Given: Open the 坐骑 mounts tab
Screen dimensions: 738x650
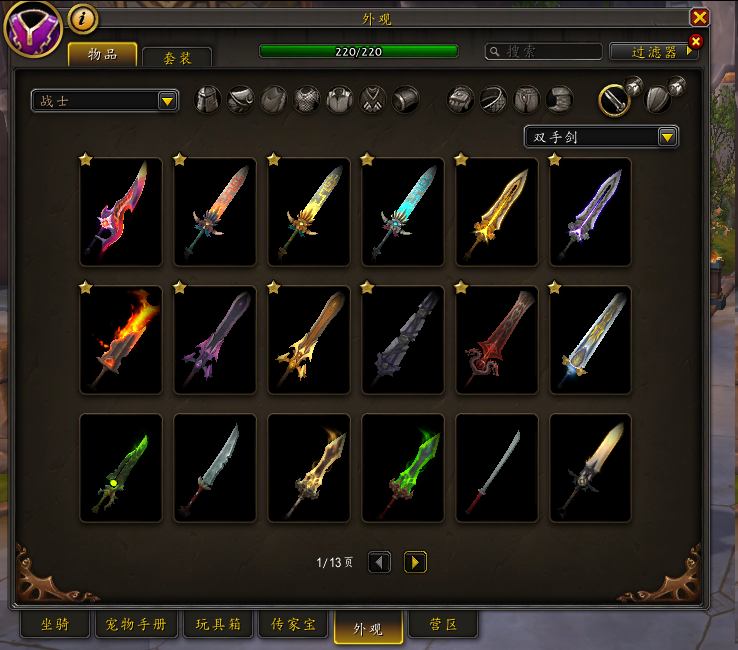Looking at the screenshot, I should coord(54,625).
